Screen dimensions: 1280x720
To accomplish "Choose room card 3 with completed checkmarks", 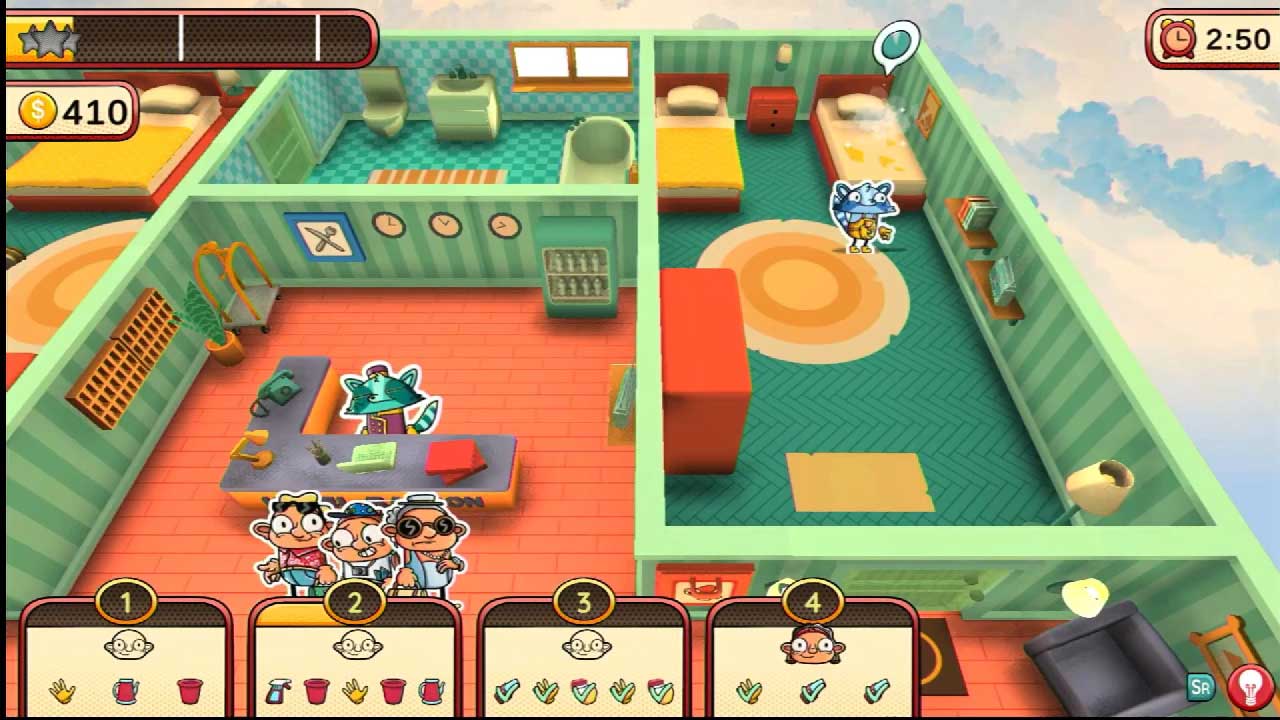I will tap(585, 662).
